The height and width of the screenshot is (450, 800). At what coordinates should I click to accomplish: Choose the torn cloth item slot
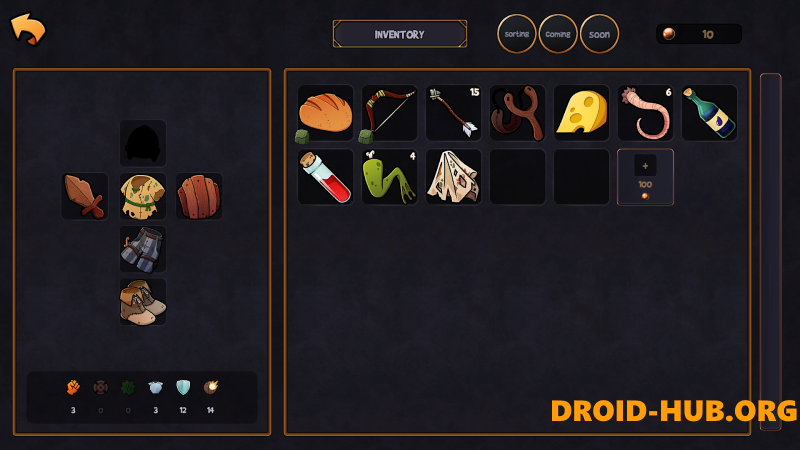[453, 177]
